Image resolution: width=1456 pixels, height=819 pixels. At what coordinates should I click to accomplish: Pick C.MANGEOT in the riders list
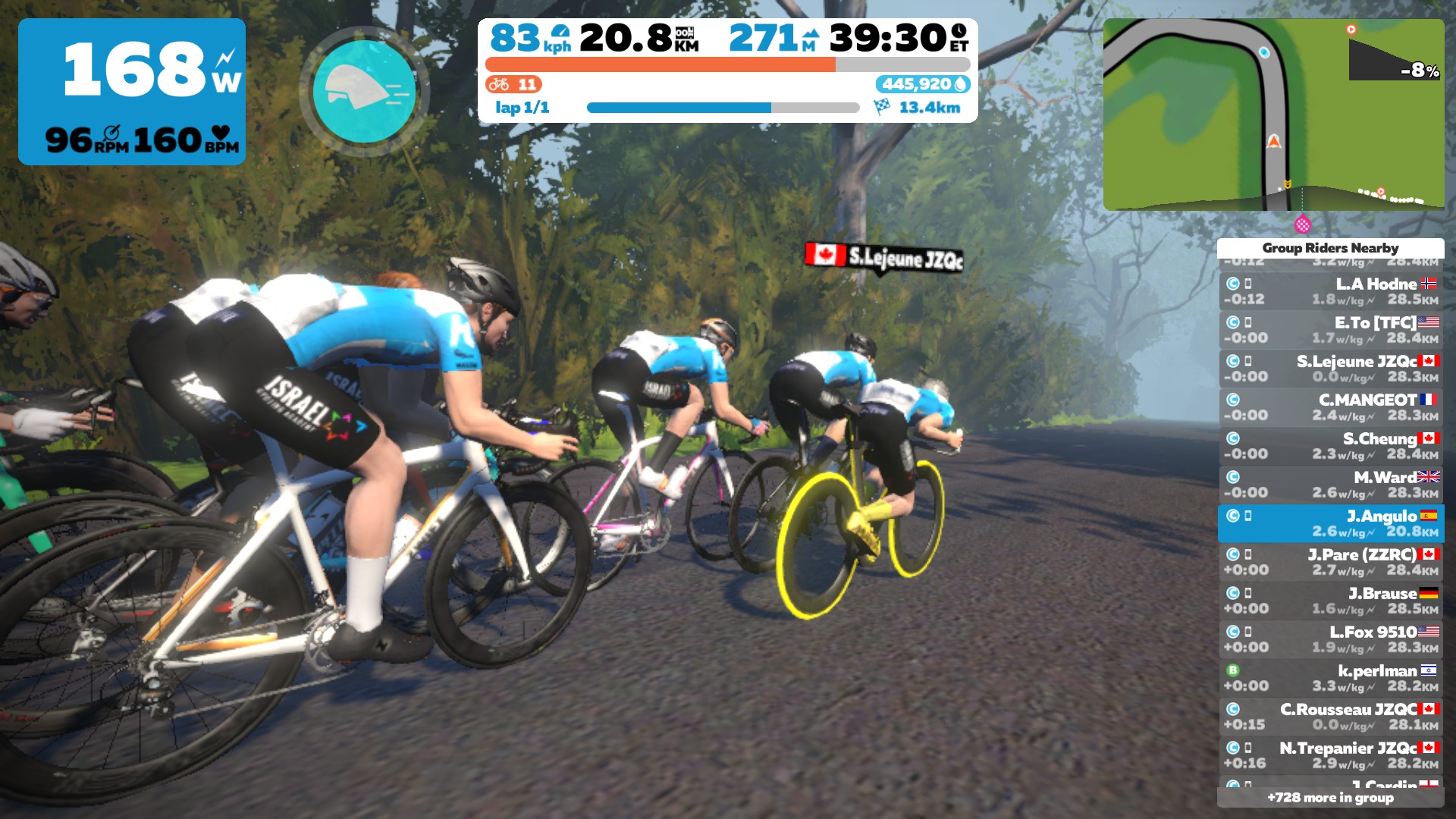pos(1330,407)
